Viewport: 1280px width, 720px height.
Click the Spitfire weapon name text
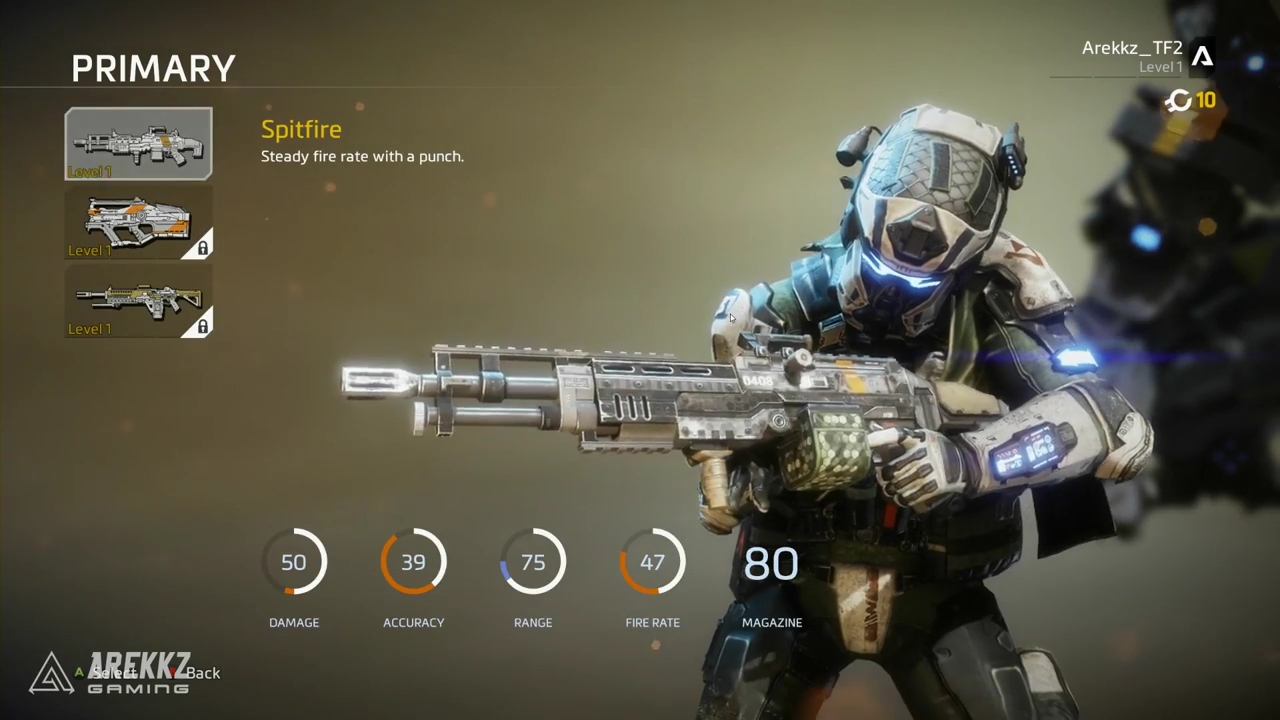(301, 129)
